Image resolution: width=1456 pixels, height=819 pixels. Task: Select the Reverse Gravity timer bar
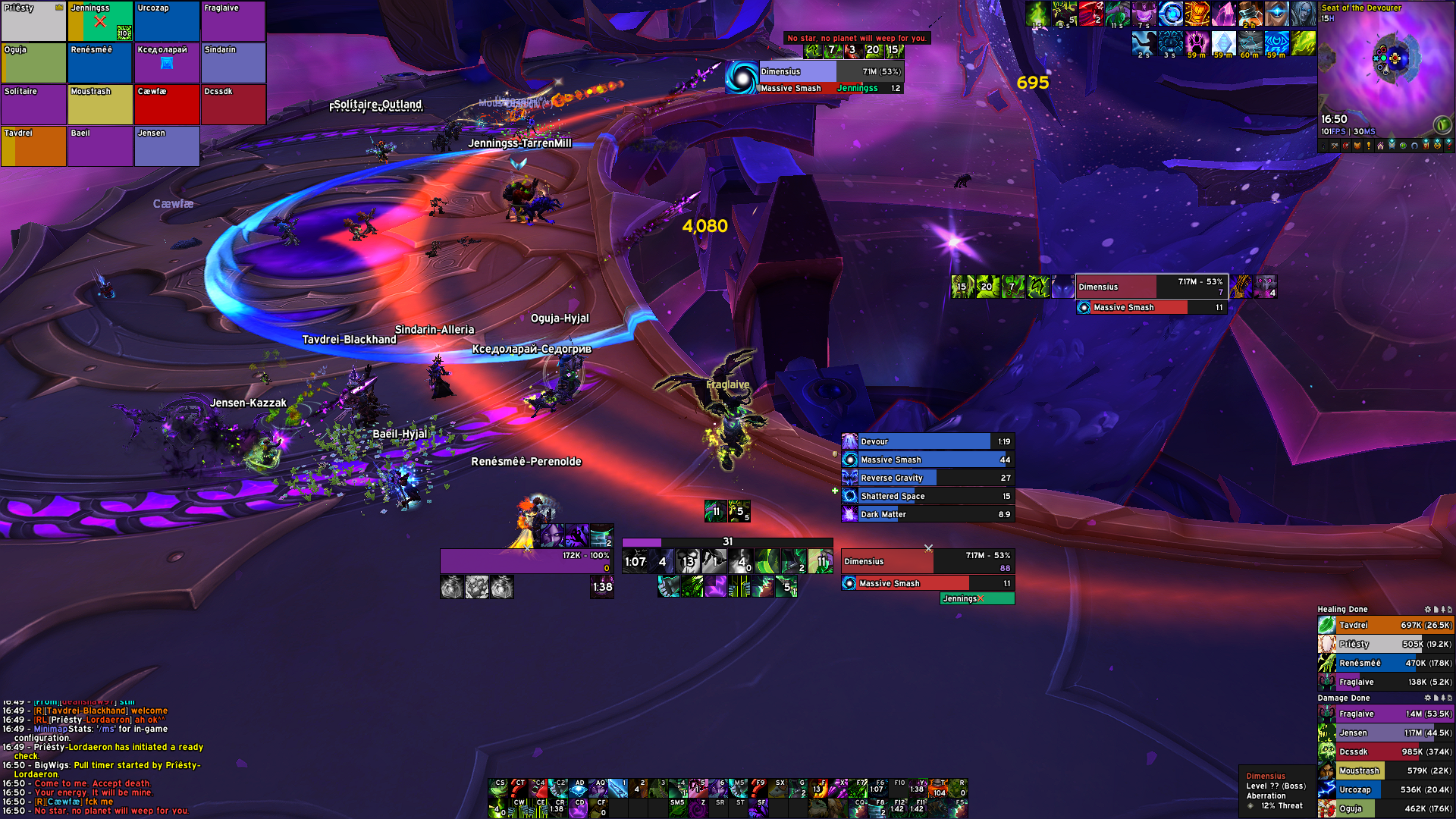tap(927, 478)
